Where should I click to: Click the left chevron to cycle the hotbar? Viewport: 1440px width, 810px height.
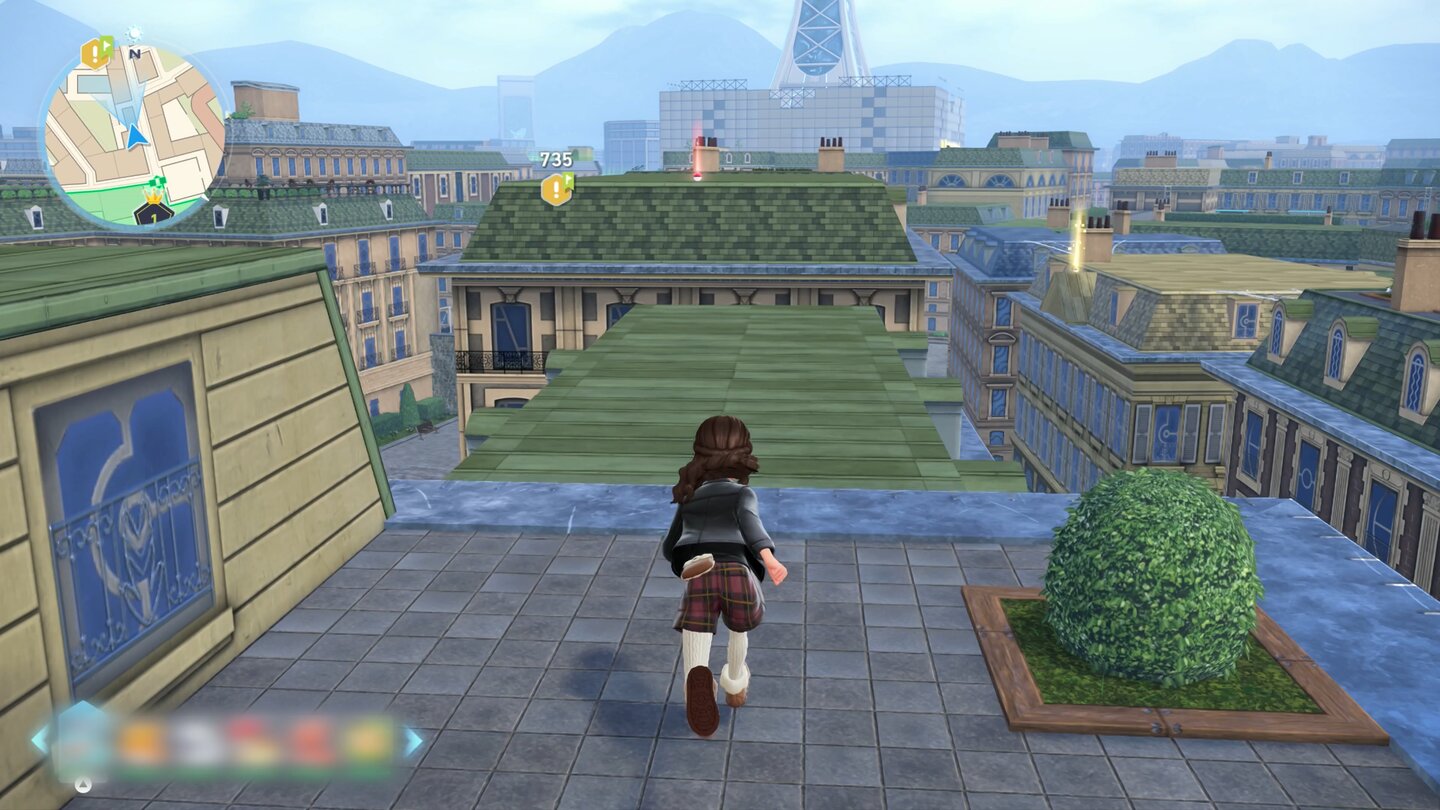40,737
